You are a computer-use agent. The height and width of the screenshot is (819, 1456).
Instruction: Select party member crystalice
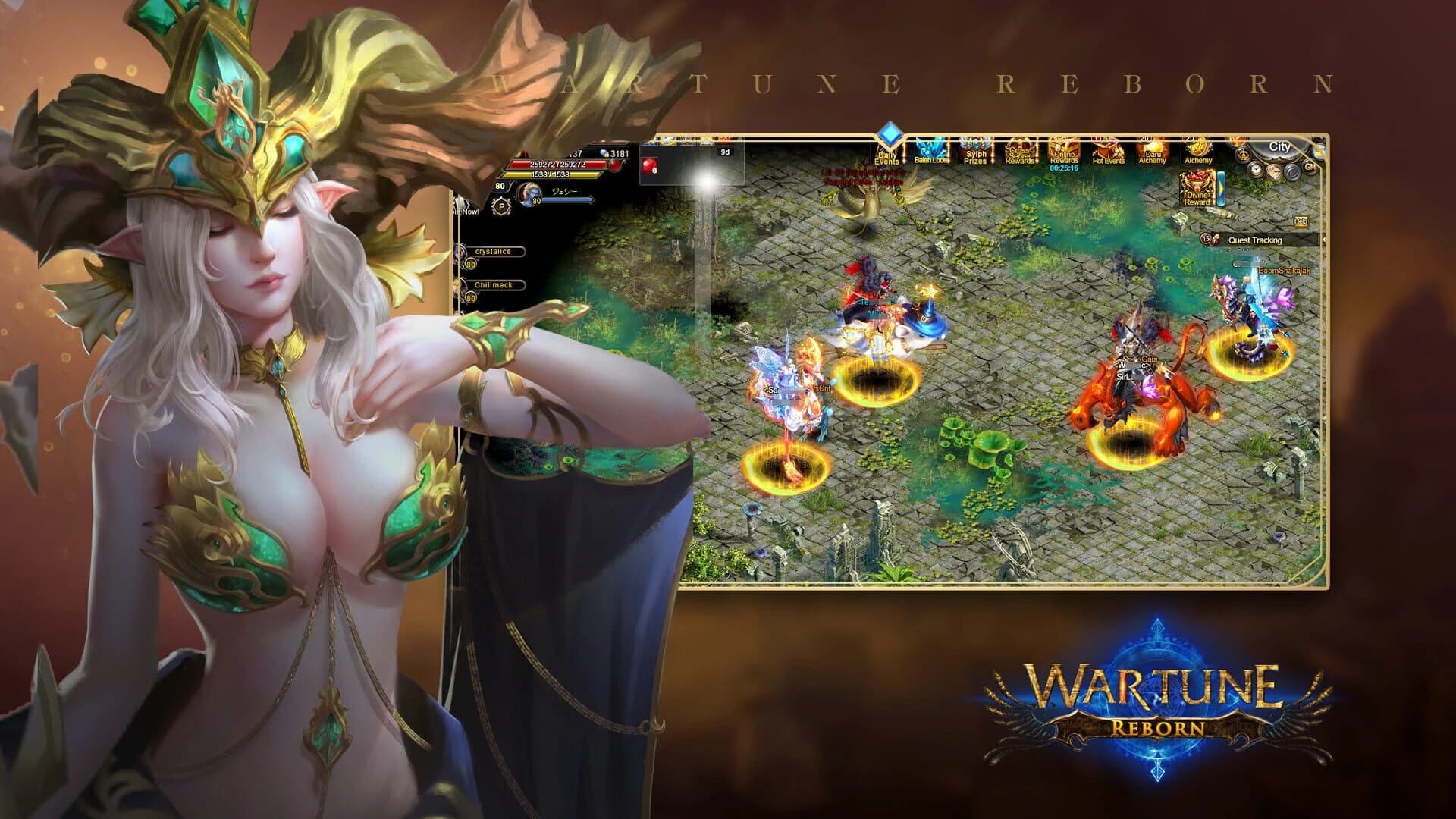tap(493, 251)
